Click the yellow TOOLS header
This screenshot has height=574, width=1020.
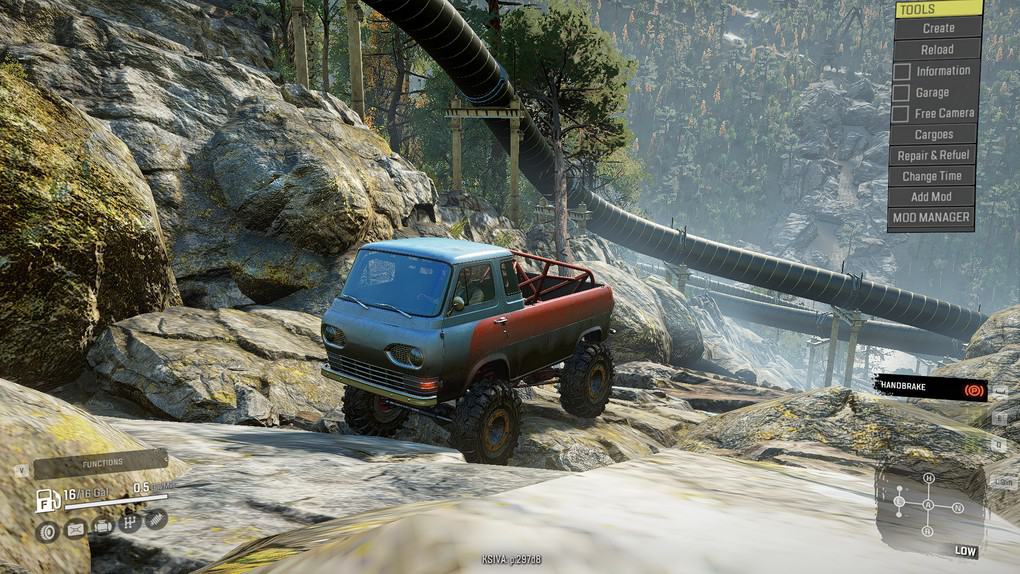pos(938,9)
